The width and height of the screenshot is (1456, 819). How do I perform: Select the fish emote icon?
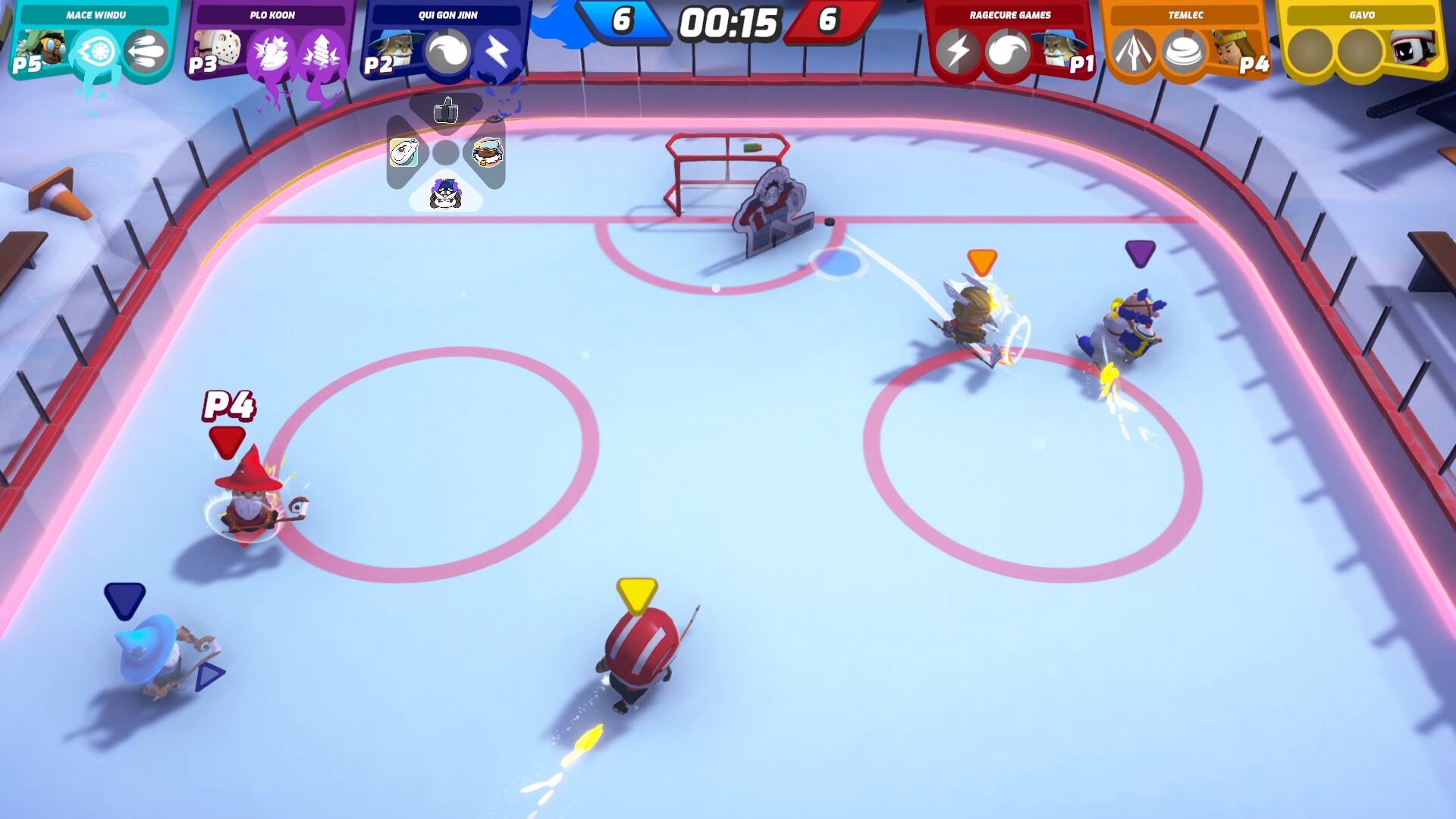tap(403, 150)
